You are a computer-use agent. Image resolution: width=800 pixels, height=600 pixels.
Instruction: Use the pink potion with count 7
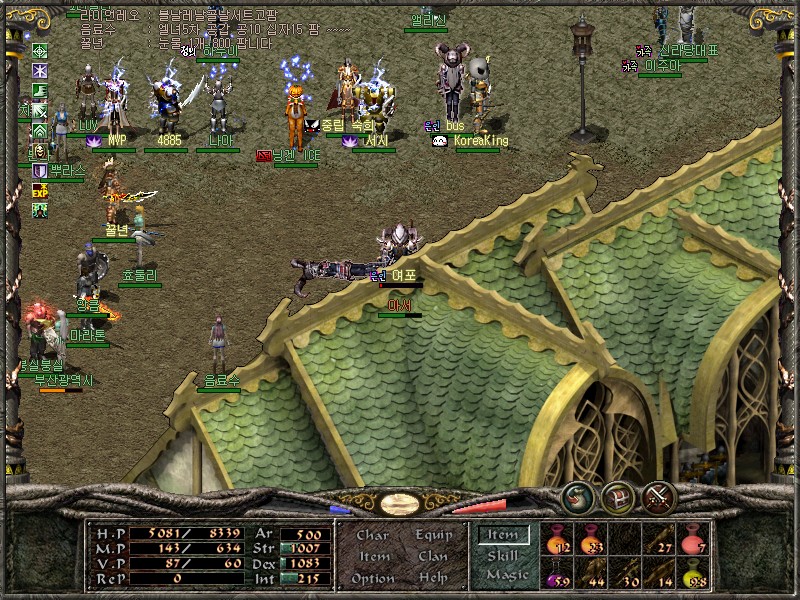click(693, 540)
